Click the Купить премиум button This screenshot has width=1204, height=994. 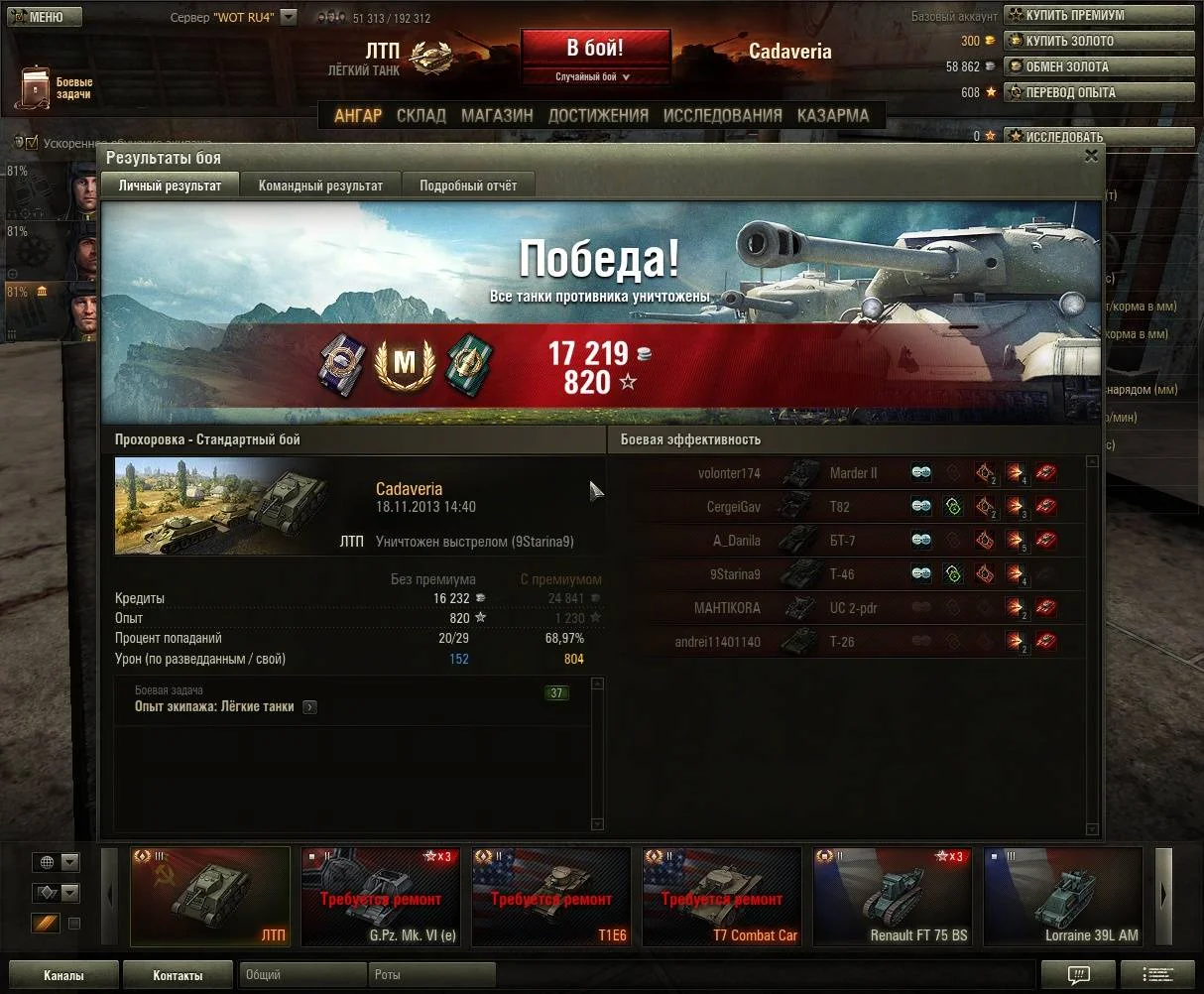click(x=1099, y=15)
